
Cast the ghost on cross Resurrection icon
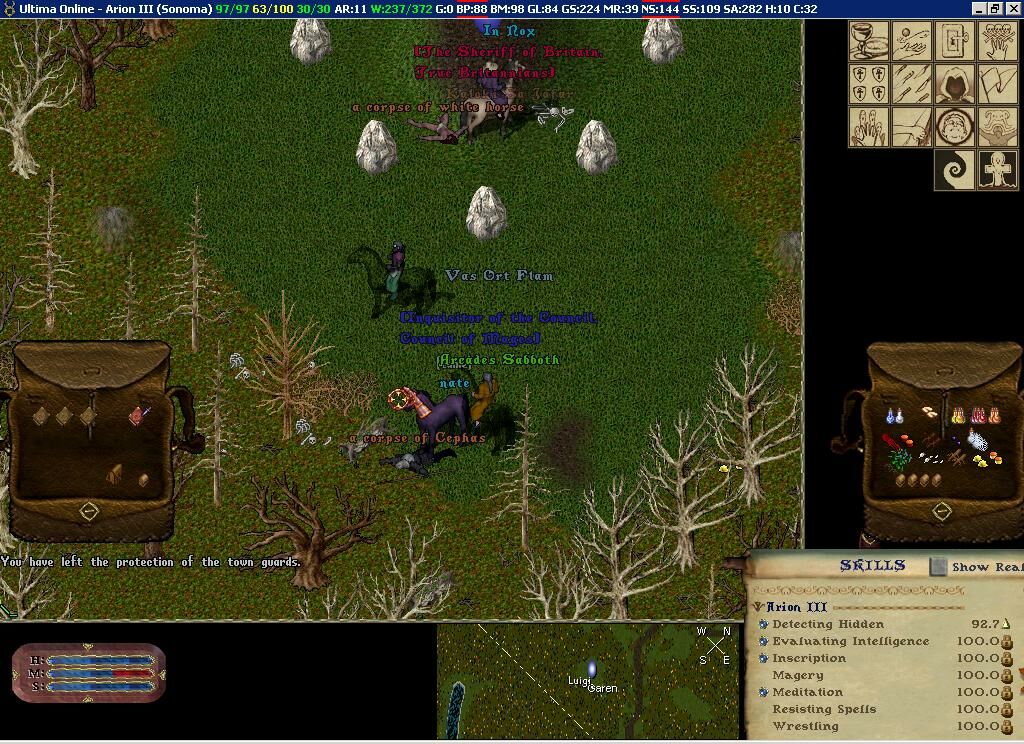click(997, 170)
